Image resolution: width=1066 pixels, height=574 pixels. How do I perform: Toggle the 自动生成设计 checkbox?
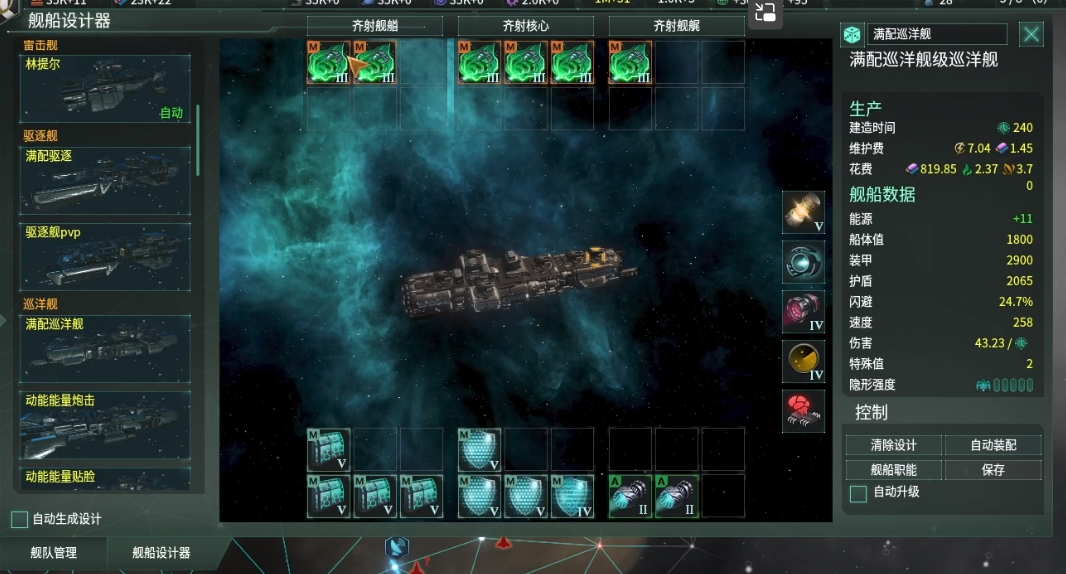[x=19, y=519]
